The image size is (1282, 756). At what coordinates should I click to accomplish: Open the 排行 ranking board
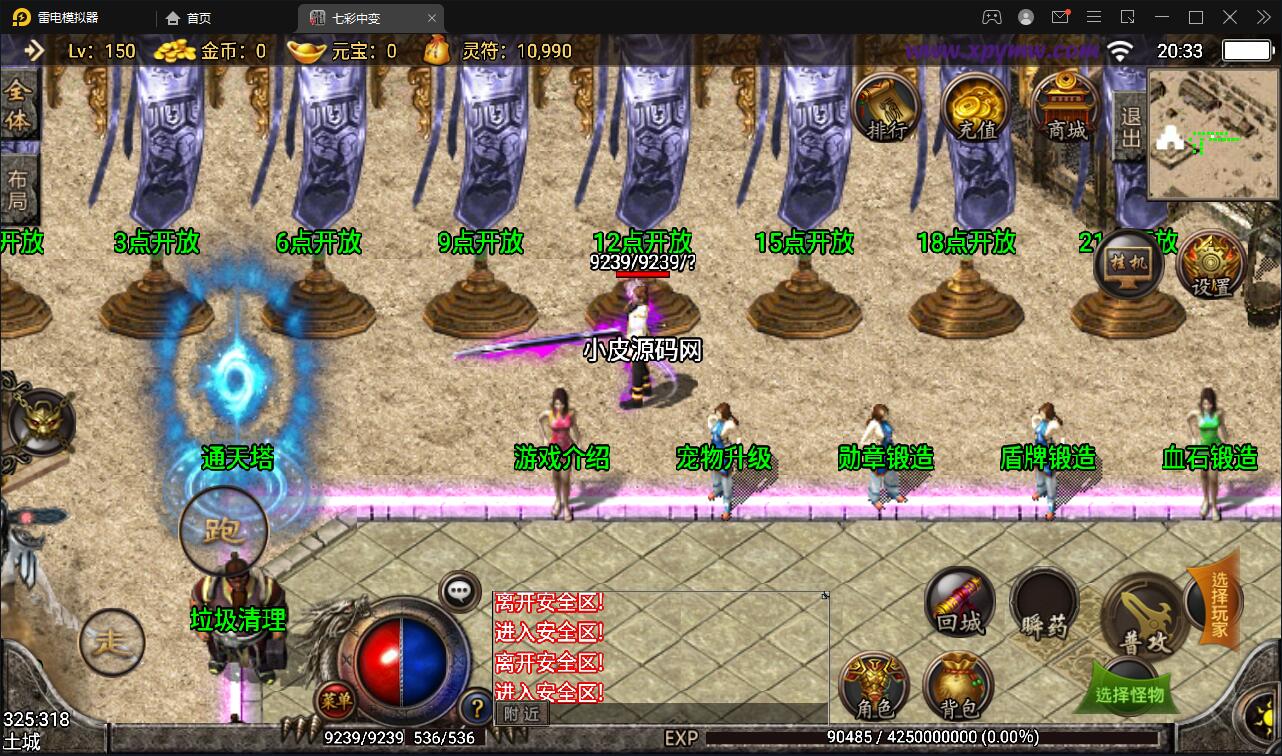[x=886, y=106]
